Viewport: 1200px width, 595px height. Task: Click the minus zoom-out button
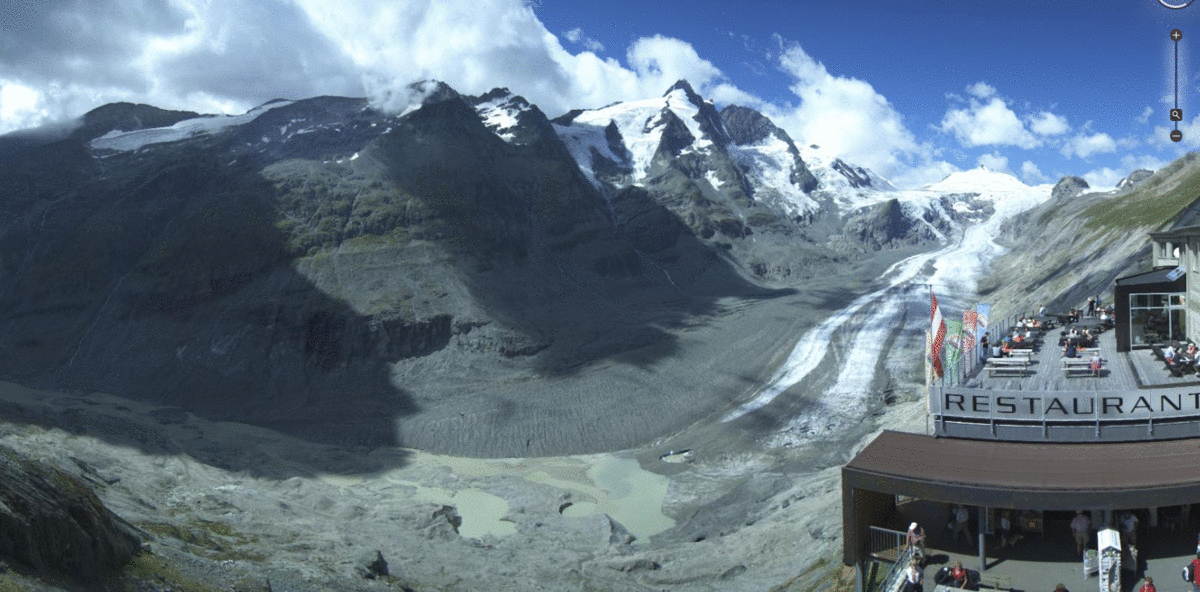[1176, 135]
